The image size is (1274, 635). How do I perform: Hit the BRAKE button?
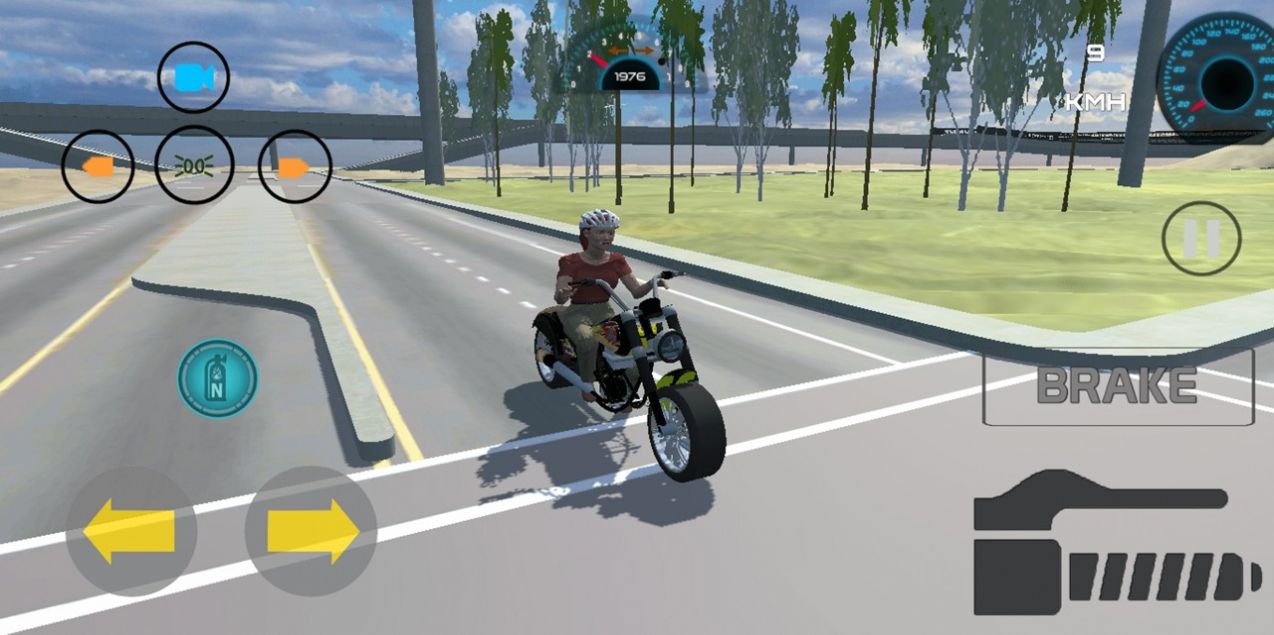tap(1117, 386)
